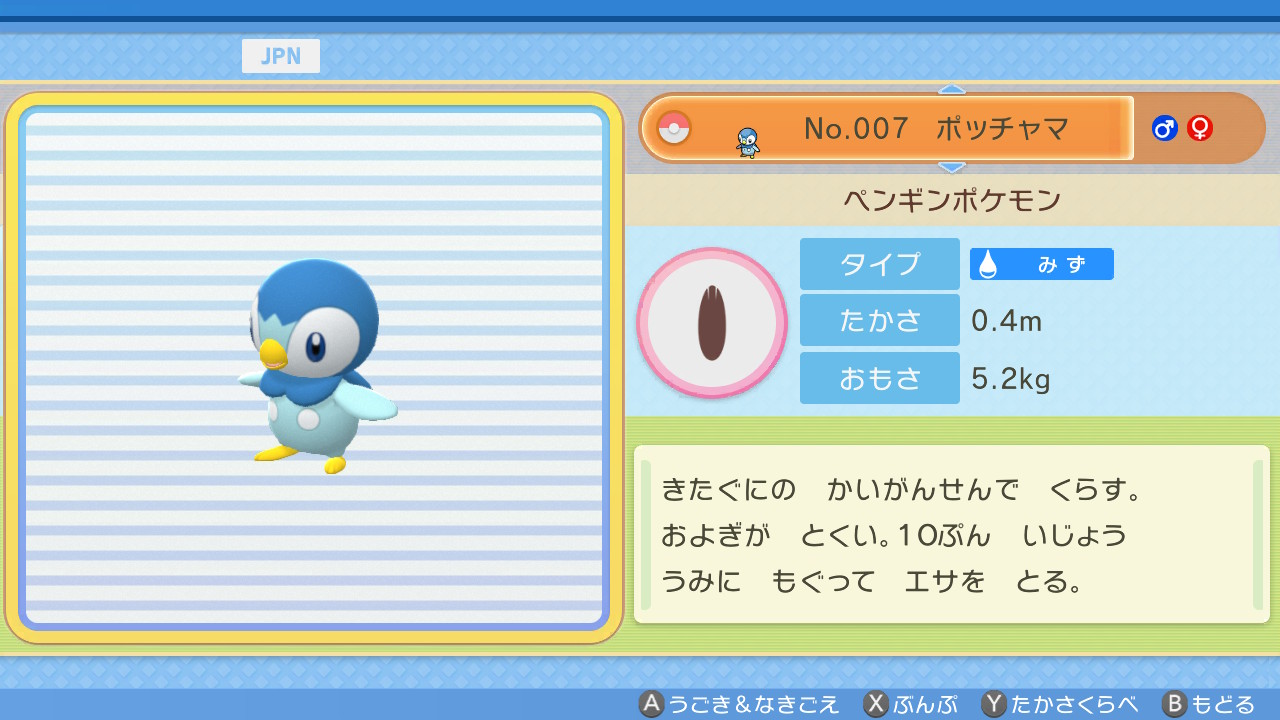Click the footprint icon in the pink circle
Image resolution: width=1280 pixels, height=720 pixels.
click(x=712, y=323)
